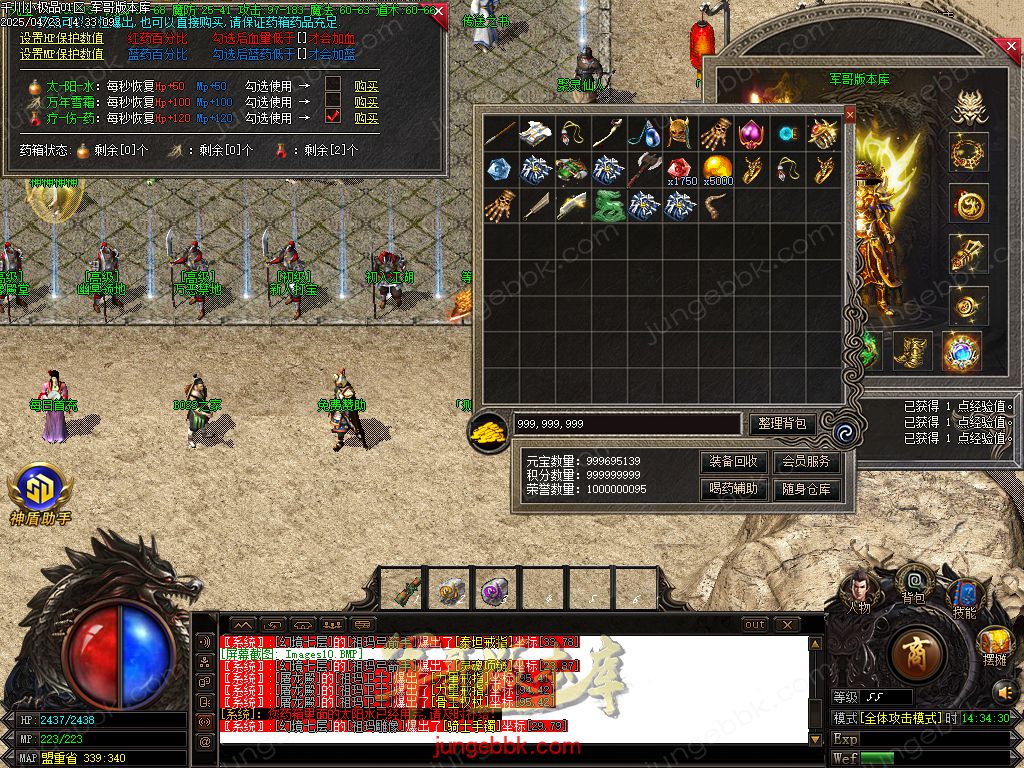The height and width of the screenshot is (768, 1024).
Task: Buy 万年雪霜 via its 购买 link
Action: [x=366, y=102]
